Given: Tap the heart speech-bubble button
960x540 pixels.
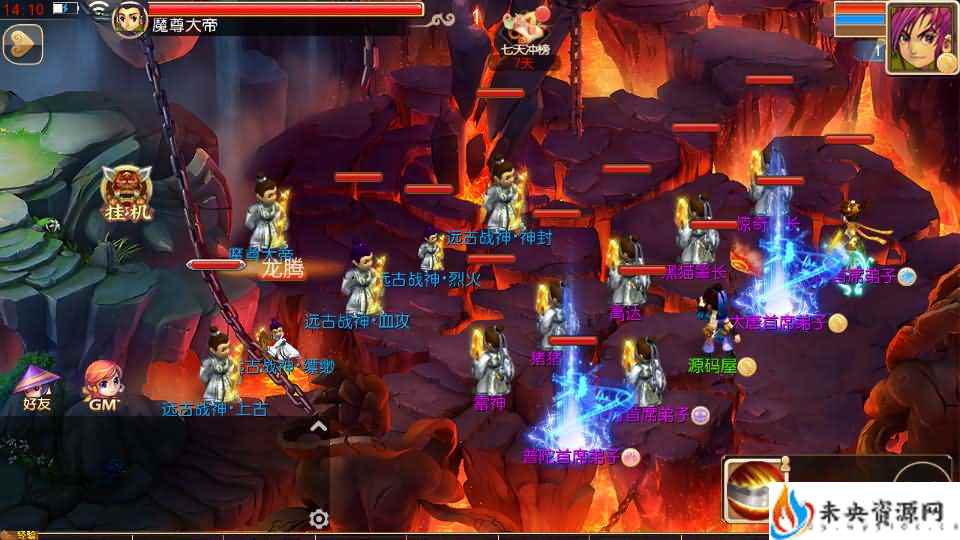Looking at the screenshot, I should pos(20,43).
